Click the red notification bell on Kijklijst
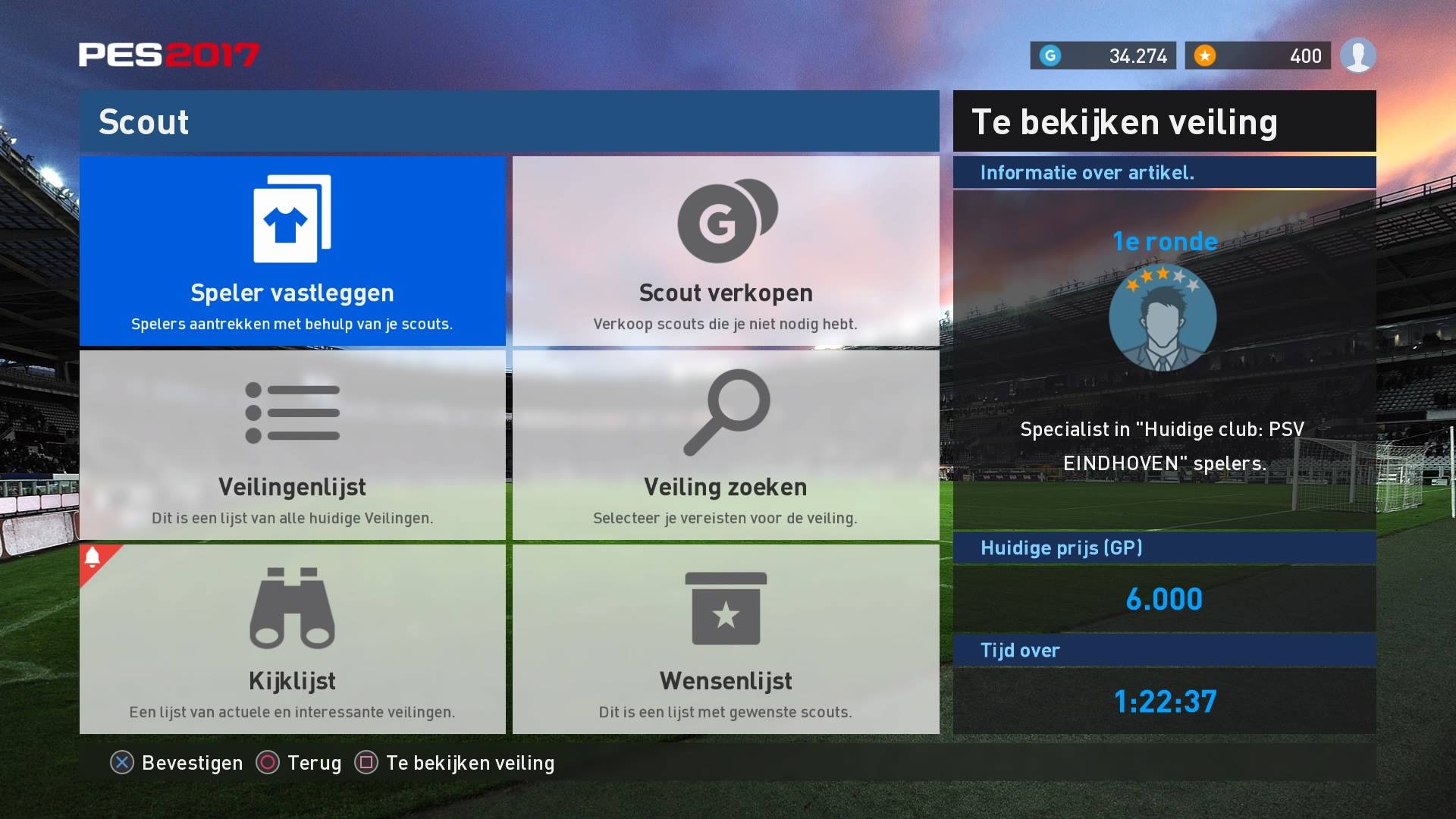 tap(93, 558)
